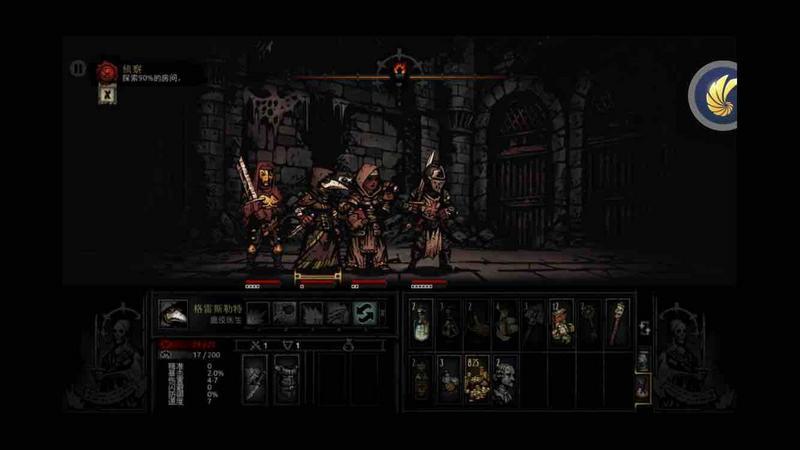Pause the game with the pause button

78,69
